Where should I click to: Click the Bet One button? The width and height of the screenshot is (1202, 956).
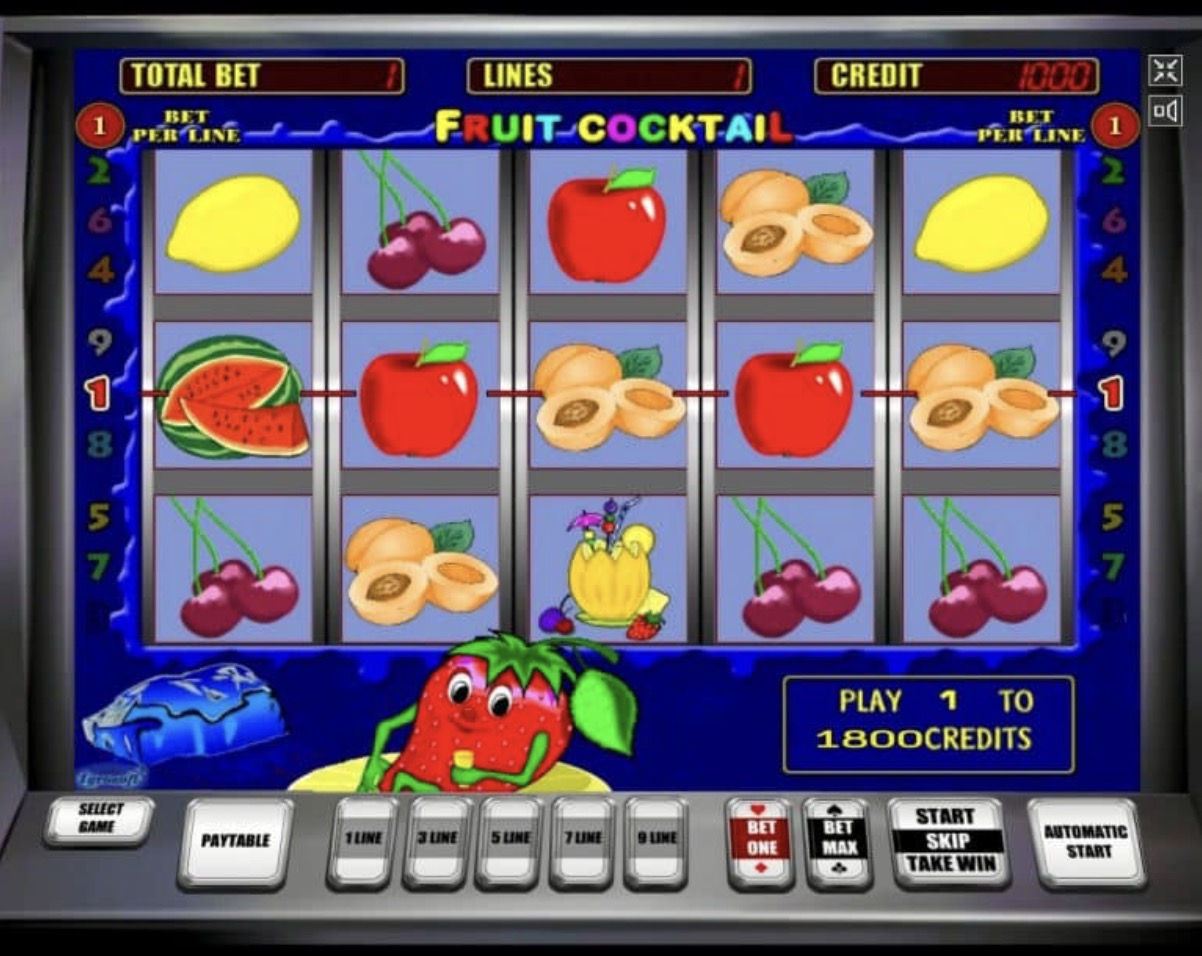761,840
